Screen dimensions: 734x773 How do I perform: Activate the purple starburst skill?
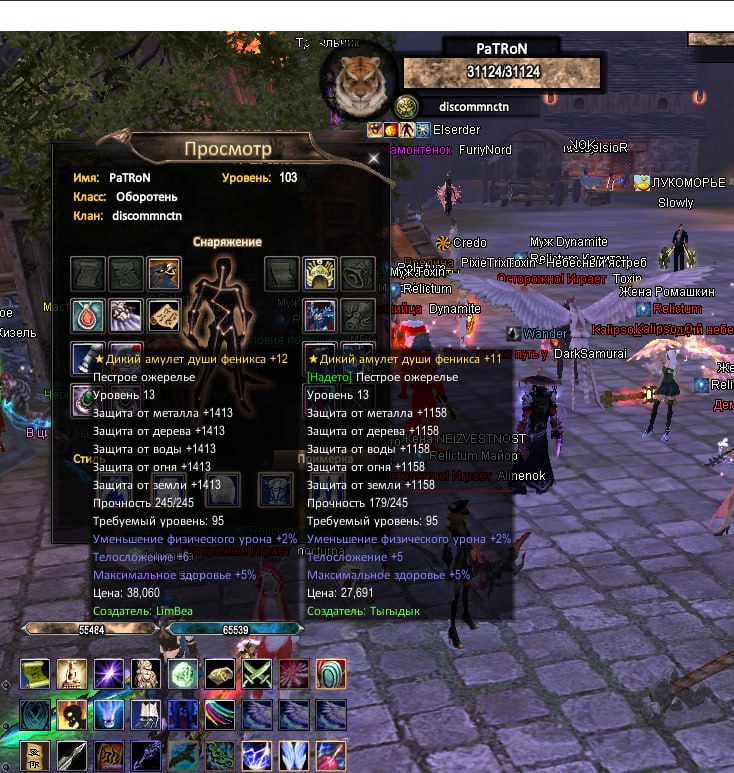(109, 673)
